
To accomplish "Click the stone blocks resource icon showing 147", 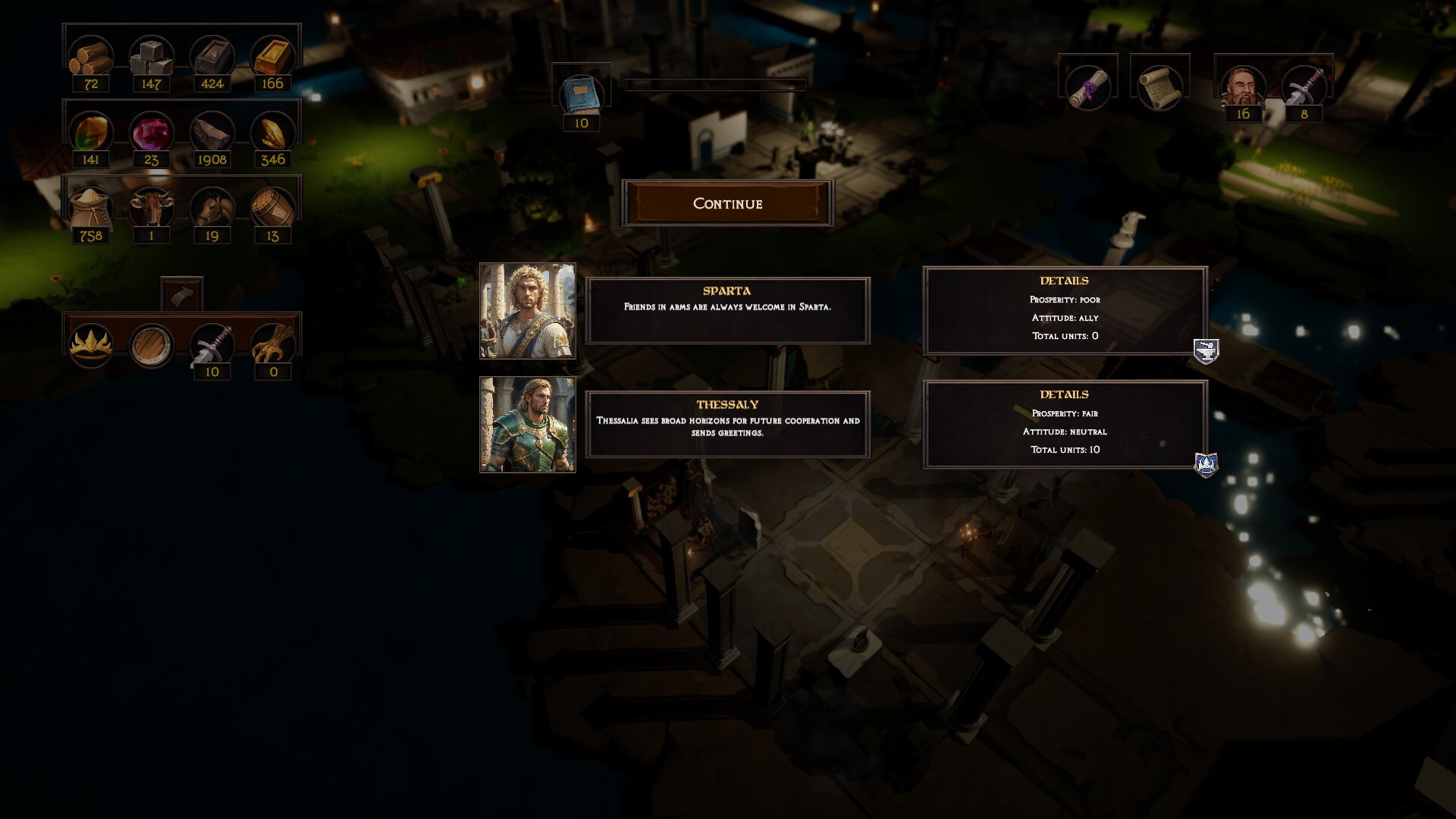I will click(x=151, y=55).
